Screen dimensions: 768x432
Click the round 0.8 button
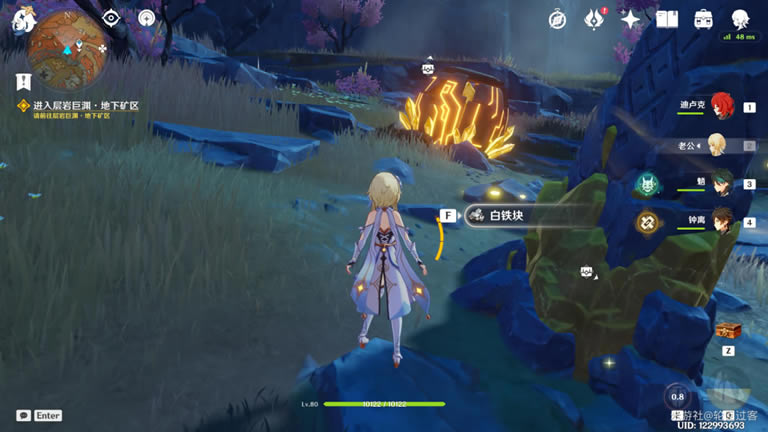(x=678, y=396)
